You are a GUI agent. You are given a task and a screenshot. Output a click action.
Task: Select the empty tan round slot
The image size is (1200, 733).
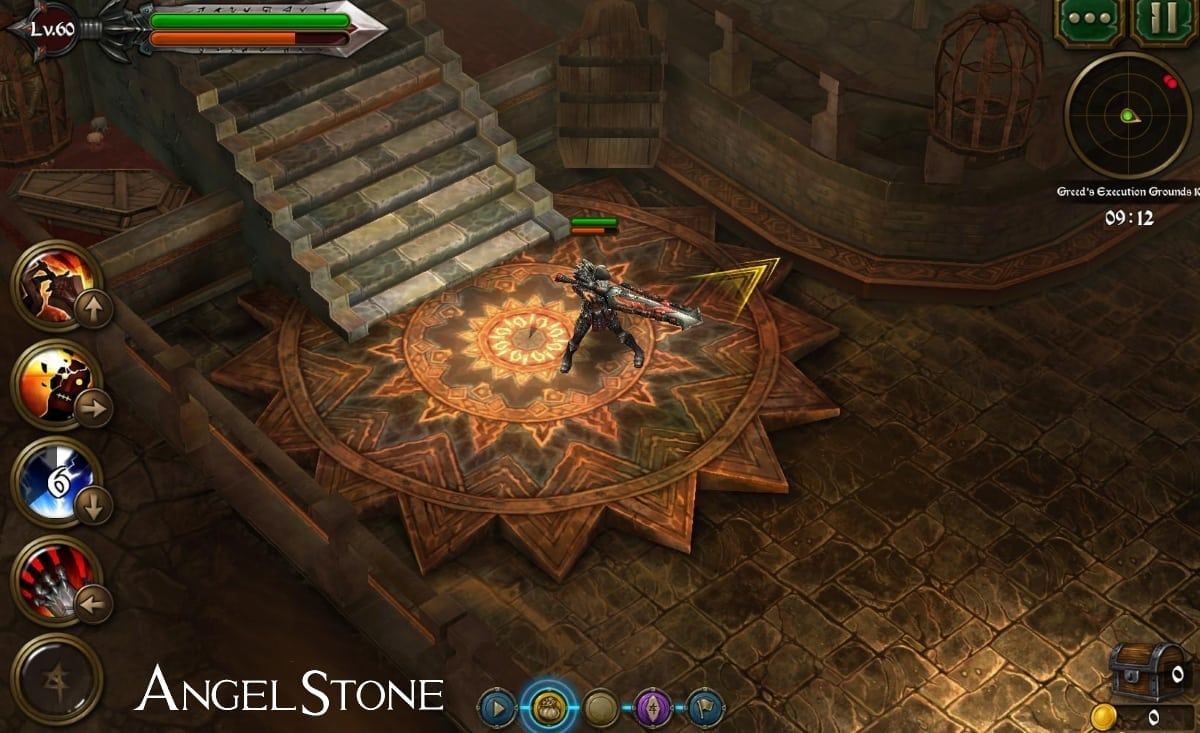(601, 709)
